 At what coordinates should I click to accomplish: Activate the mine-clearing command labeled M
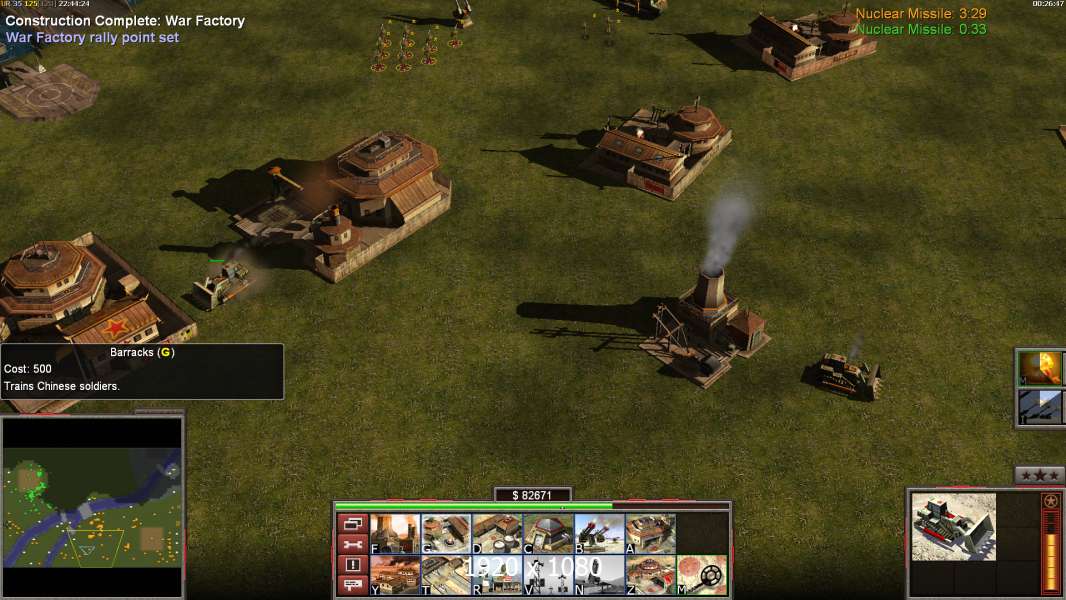tap(702, 575)
